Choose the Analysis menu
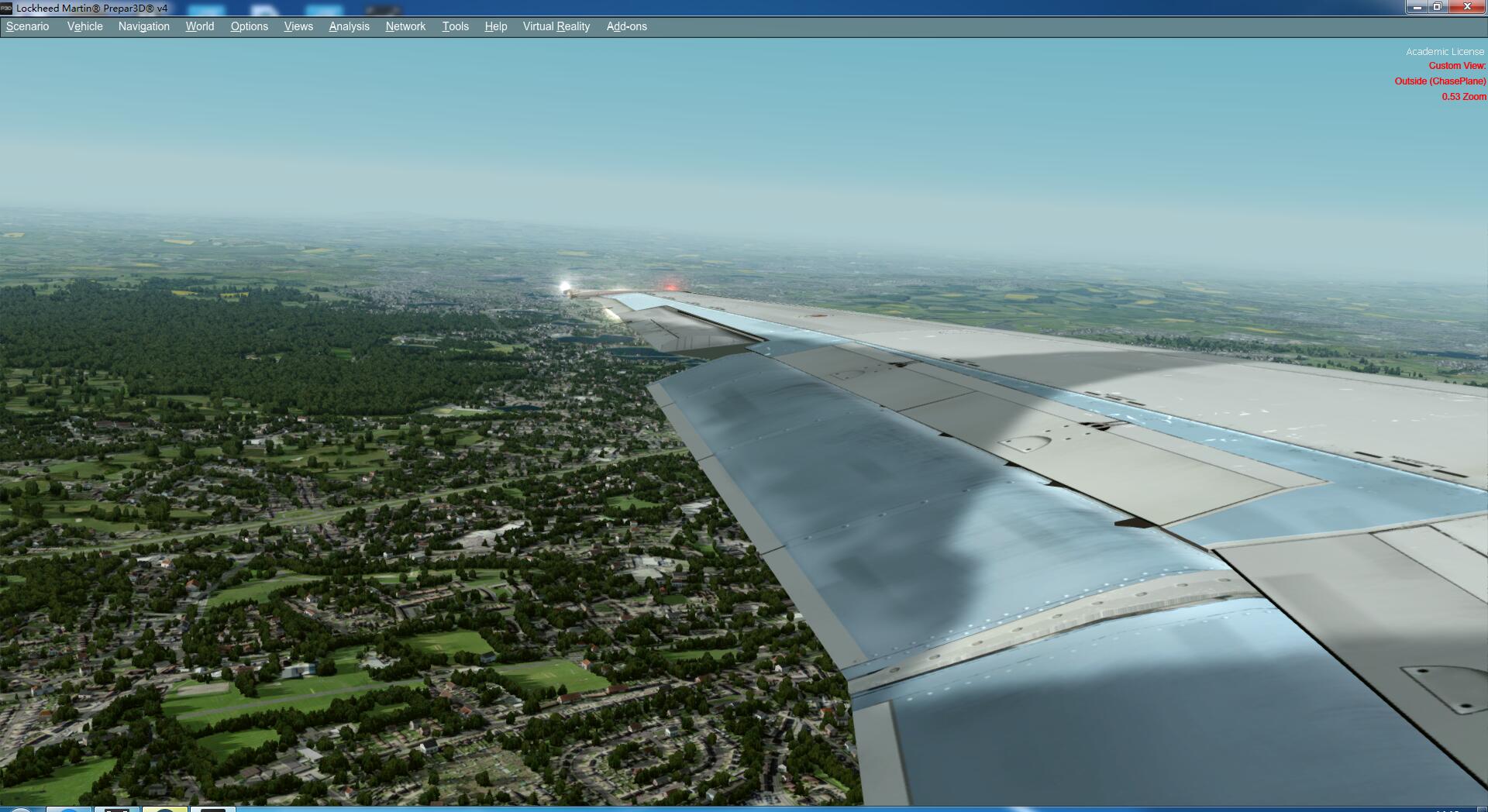This screenshot has height=812, width=1488. (349, 26)
